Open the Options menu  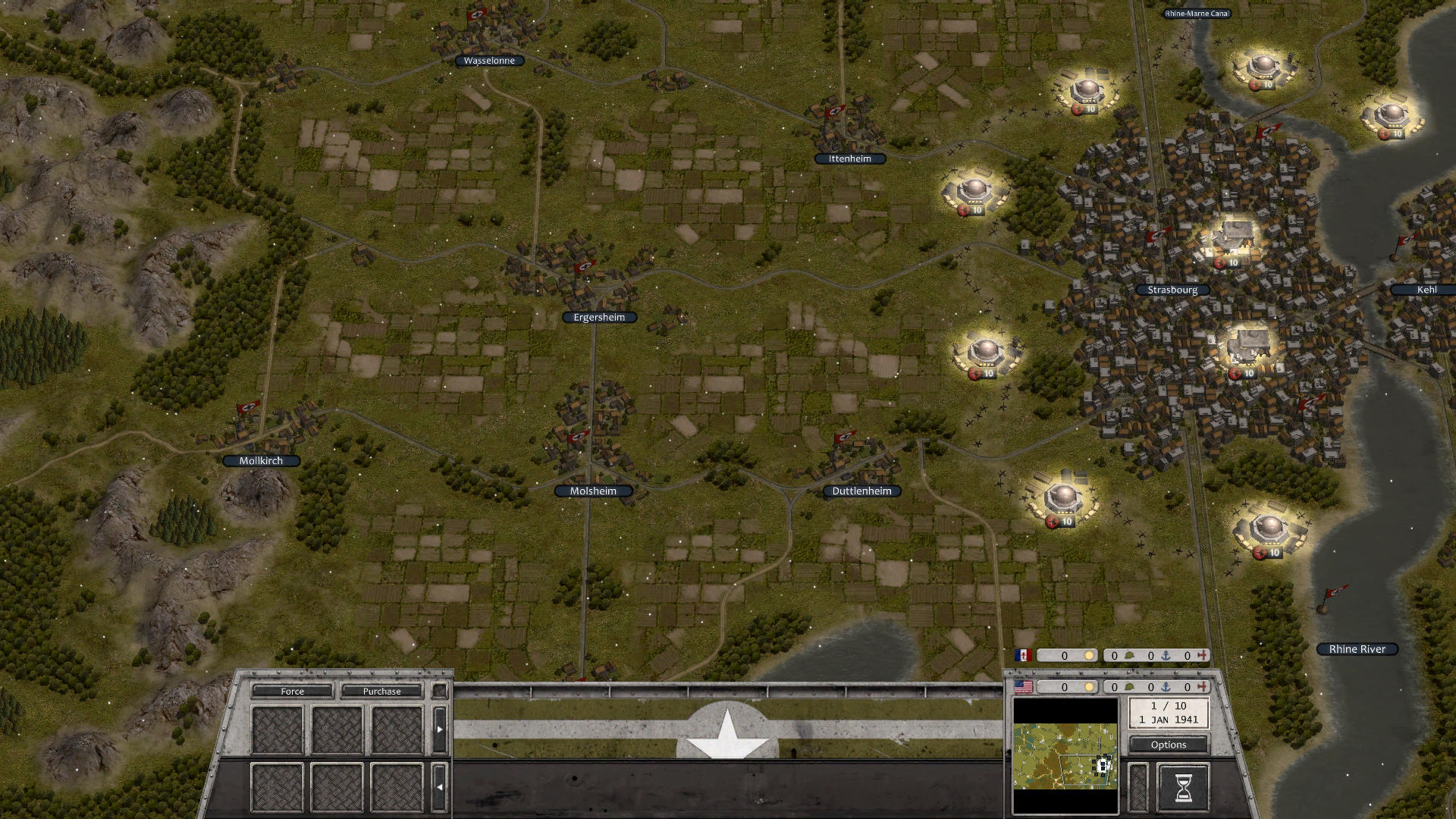point(1168,745)
